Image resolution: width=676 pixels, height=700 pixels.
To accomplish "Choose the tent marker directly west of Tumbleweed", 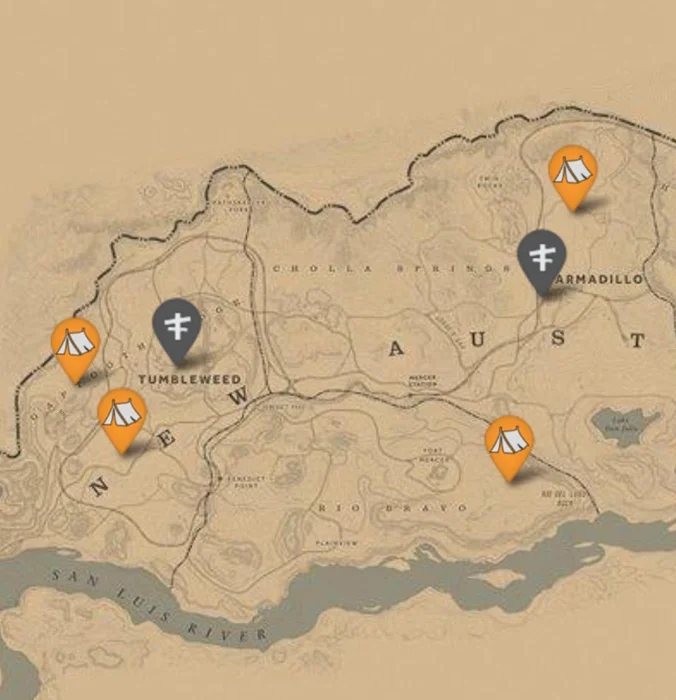I will pos(76,344).
